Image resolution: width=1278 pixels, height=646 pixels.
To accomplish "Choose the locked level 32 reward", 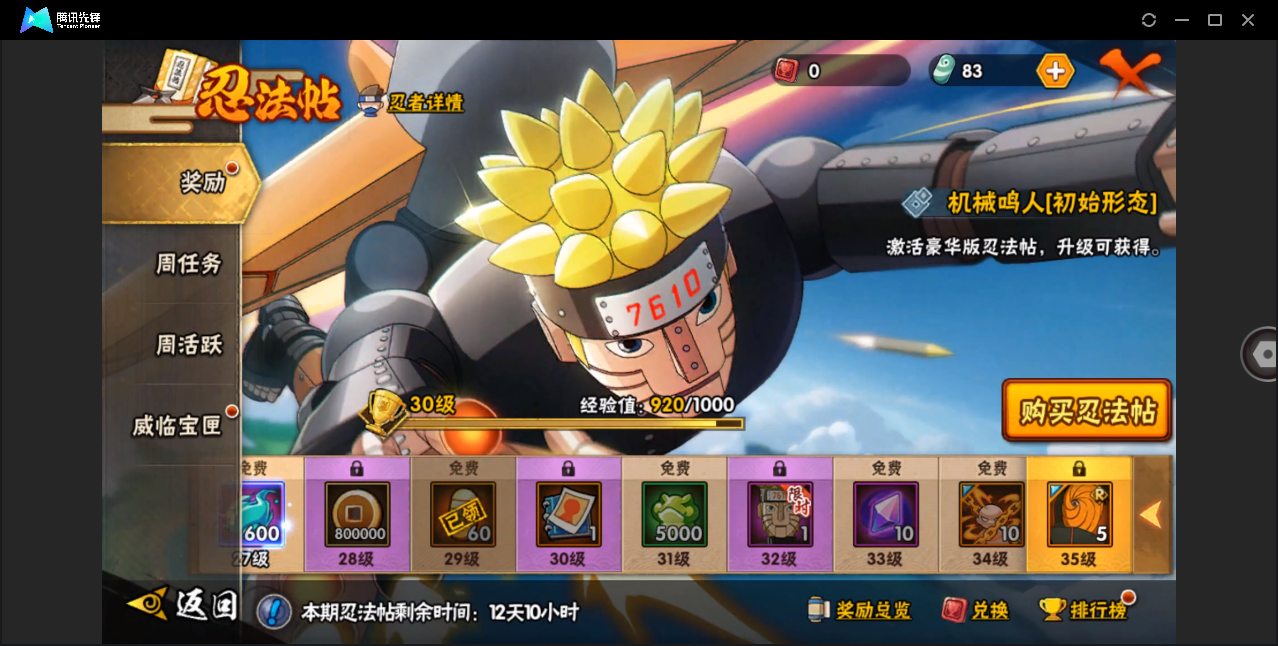I will click(x=780, y=515).
